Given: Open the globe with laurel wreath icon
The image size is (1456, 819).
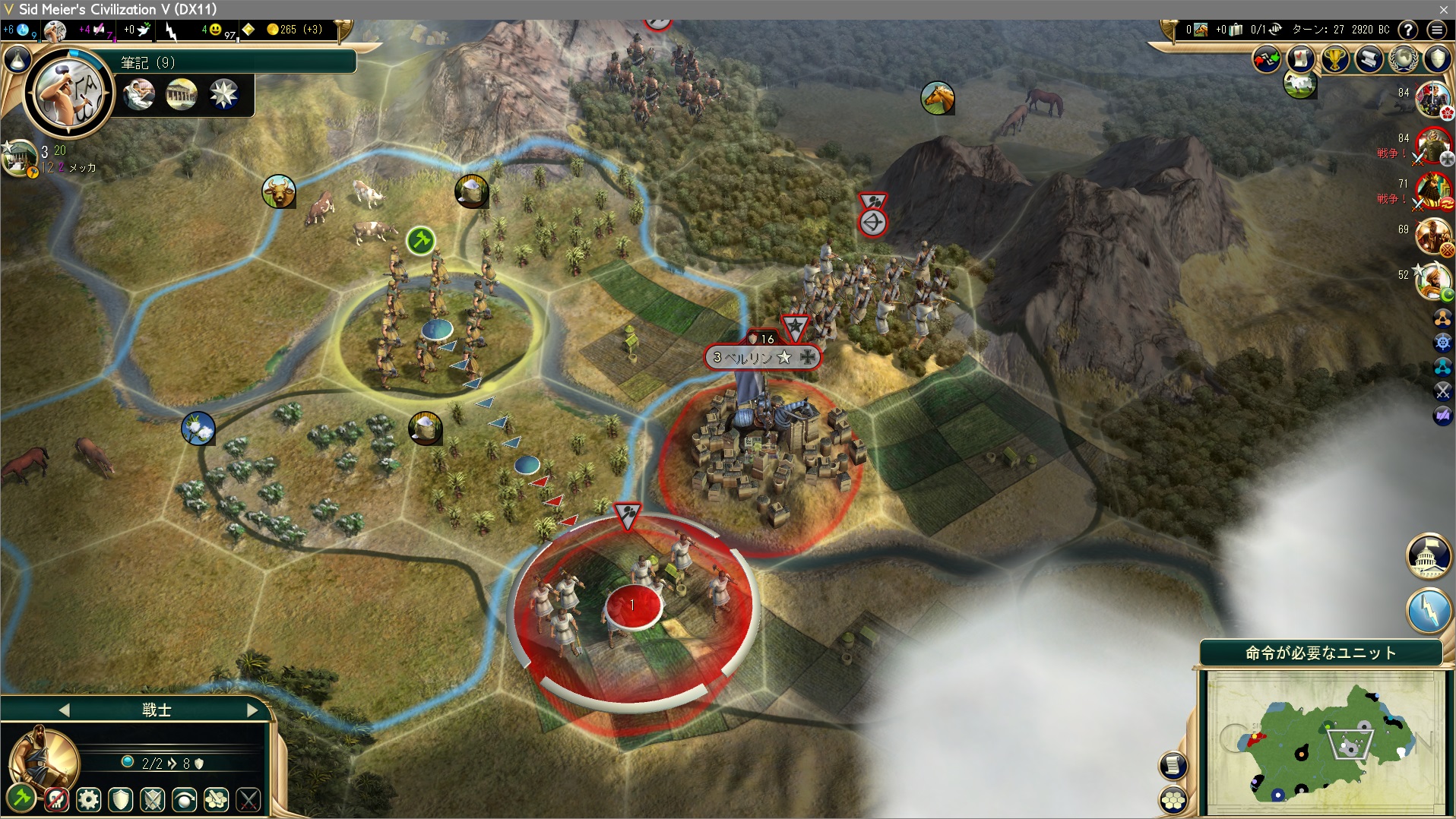Looking at the screenshot, I should tap(1403, 59).
